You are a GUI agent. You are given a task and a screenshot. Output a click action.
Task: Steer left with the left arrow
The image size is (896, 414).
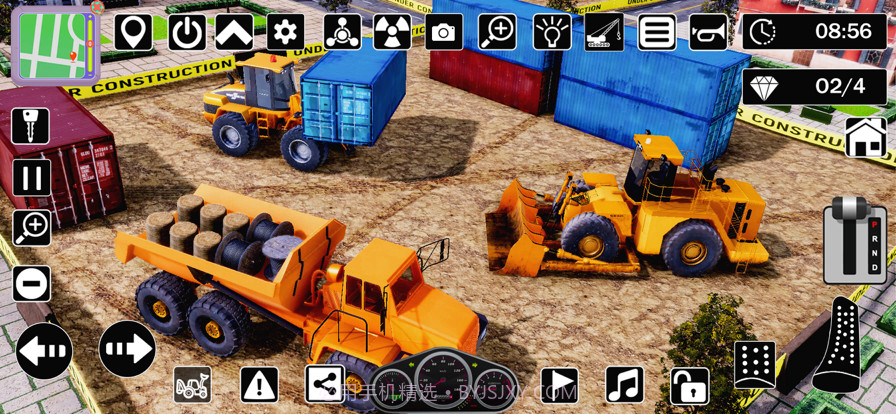pyautogui.click(x=45, y=351)
